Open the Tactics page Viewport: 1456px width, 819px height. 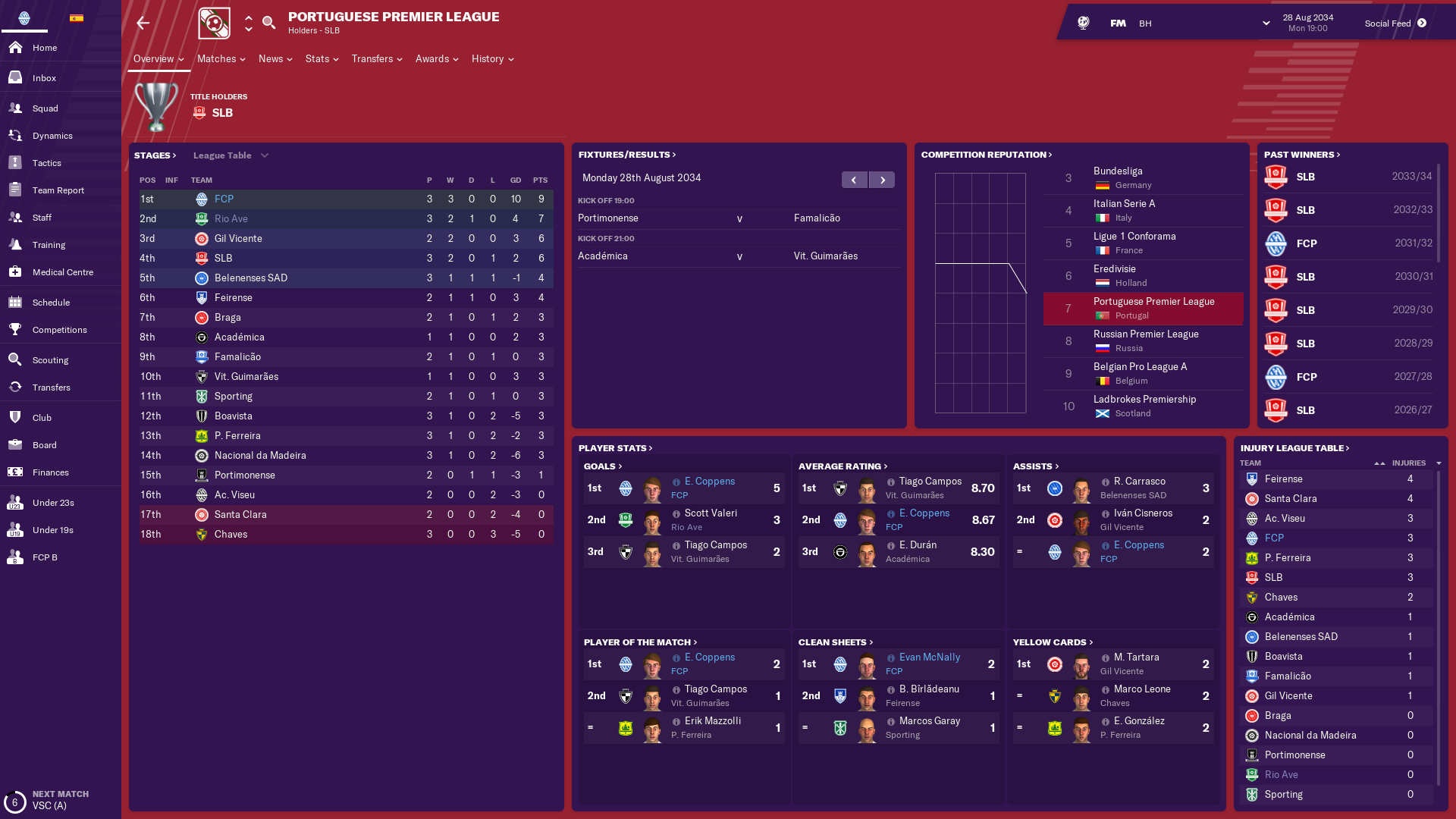click(46, 163)
